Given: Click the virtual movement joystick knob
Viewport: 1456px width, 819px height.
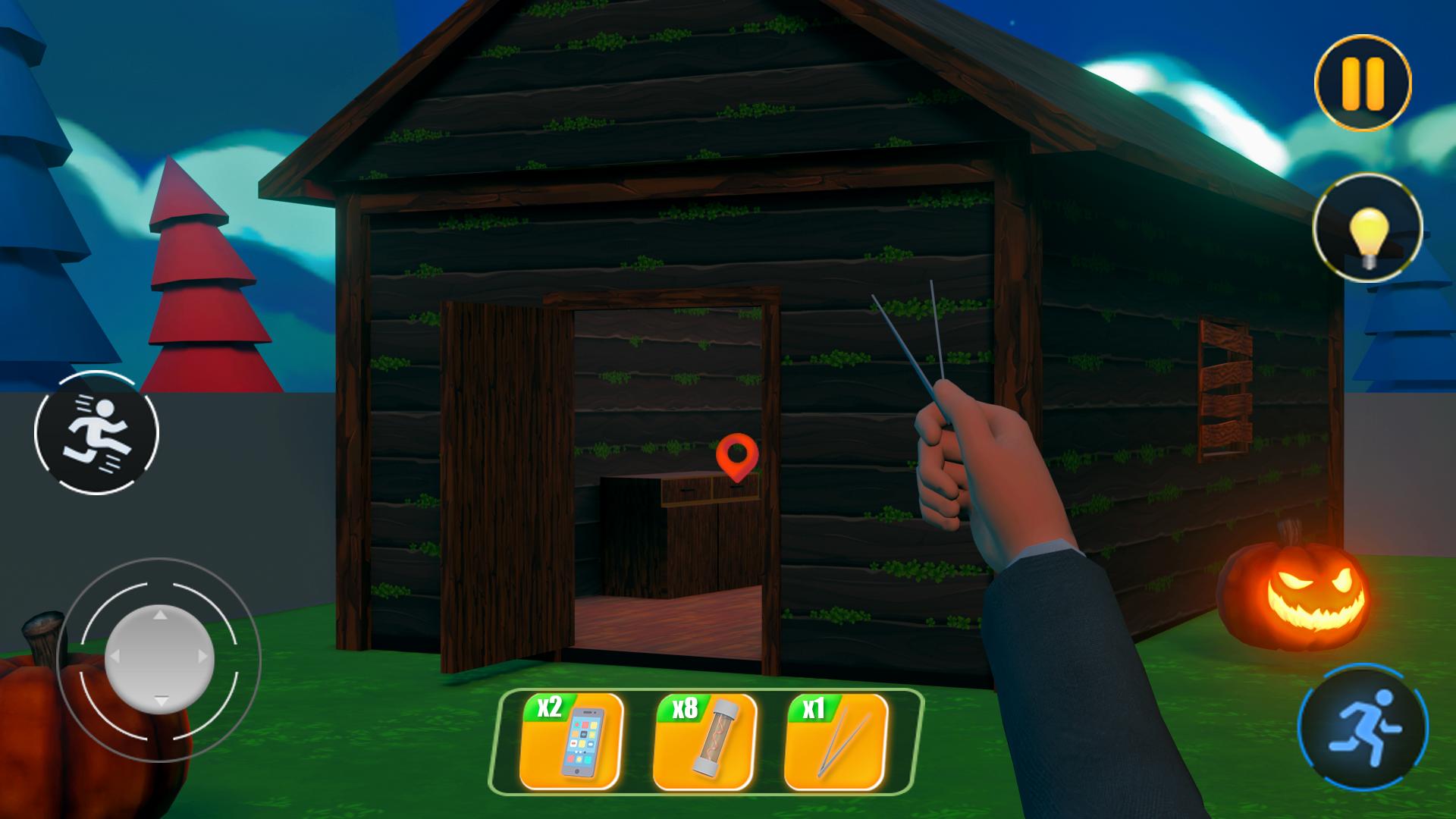Looking at the screenshot, I should (x=159, y=657).
